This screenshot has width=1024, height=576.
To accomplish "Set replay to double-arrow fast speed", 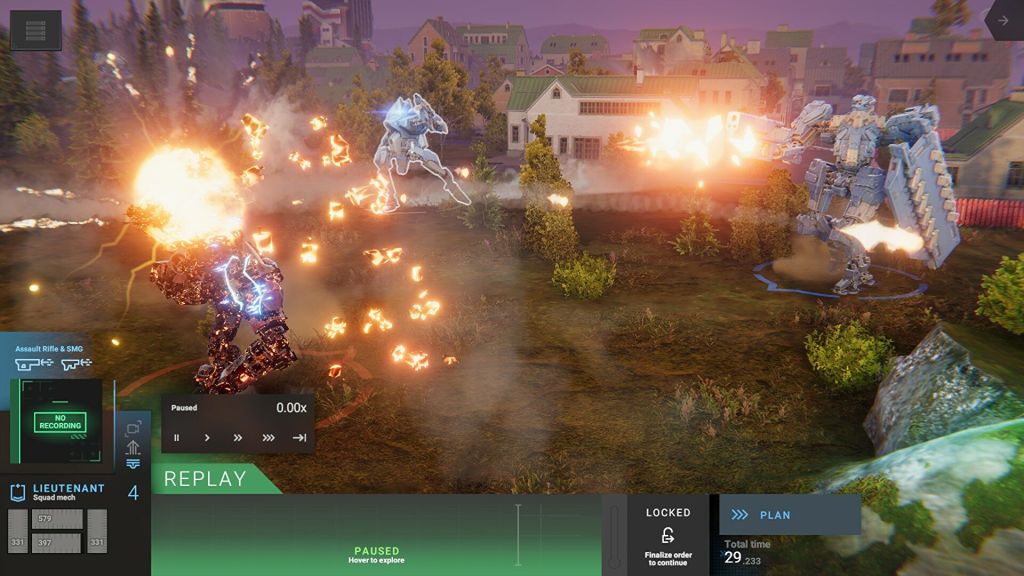I will [x=238, y=437].
